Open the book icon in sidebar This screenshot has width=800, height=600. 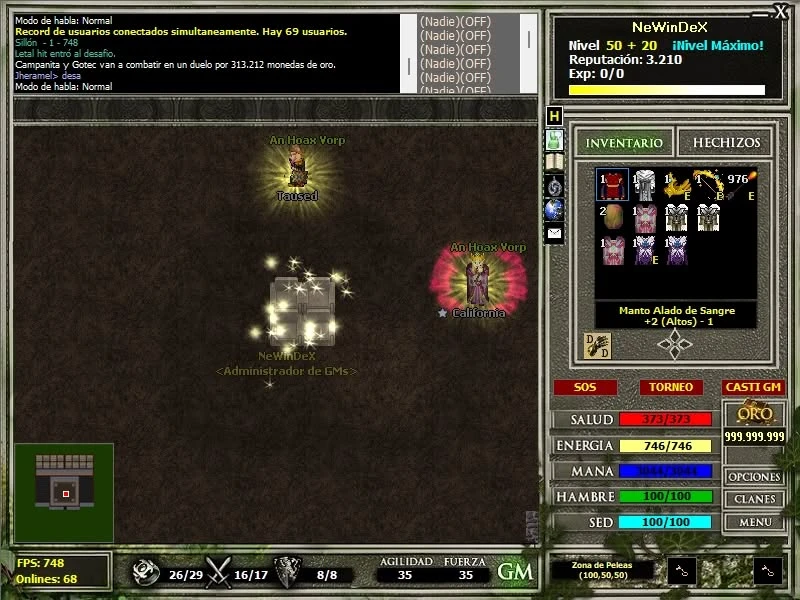(554, 162)
